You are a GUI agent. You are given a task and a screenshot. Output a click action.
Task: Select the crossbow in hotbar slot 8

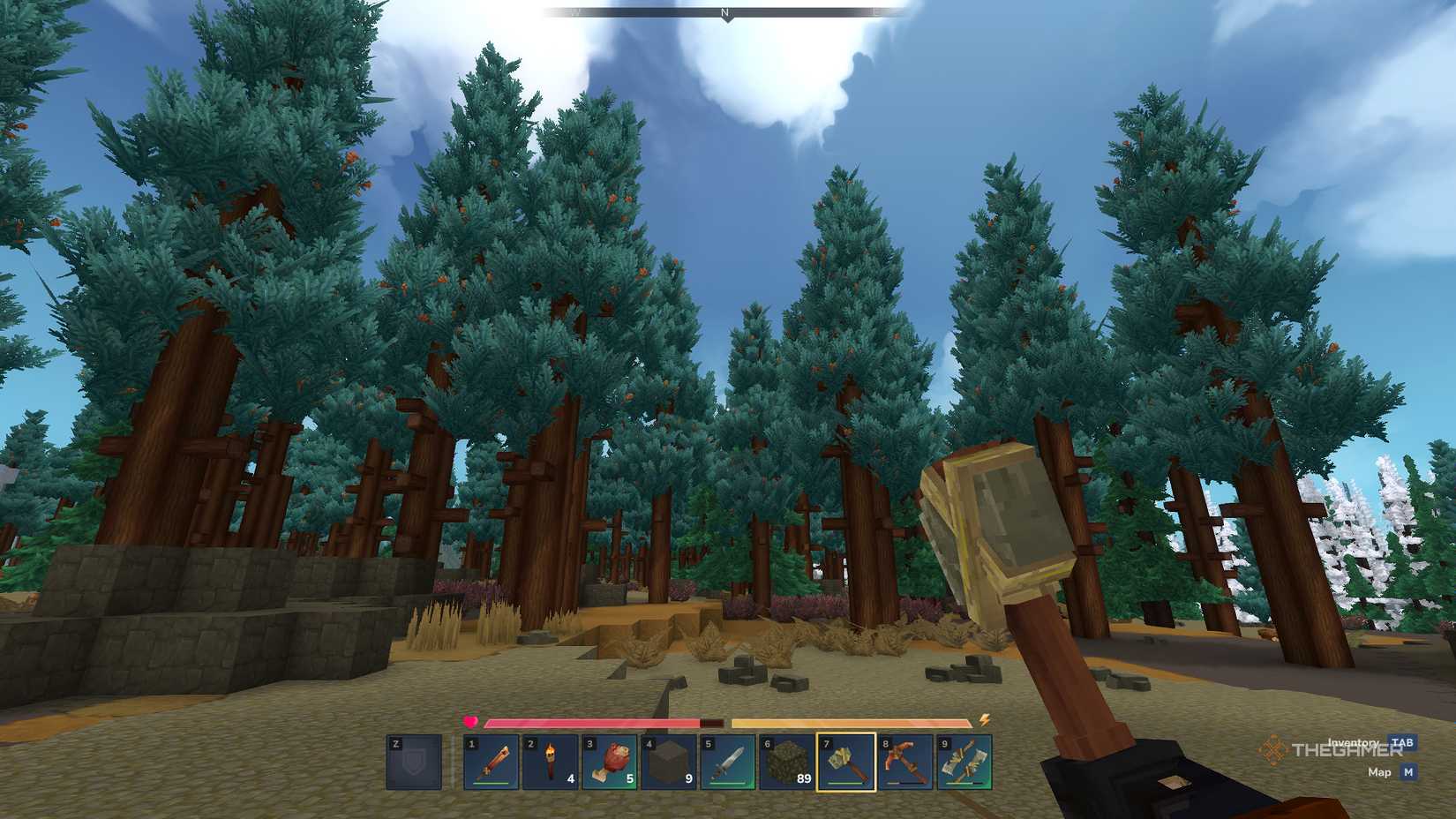click(904, 761)
